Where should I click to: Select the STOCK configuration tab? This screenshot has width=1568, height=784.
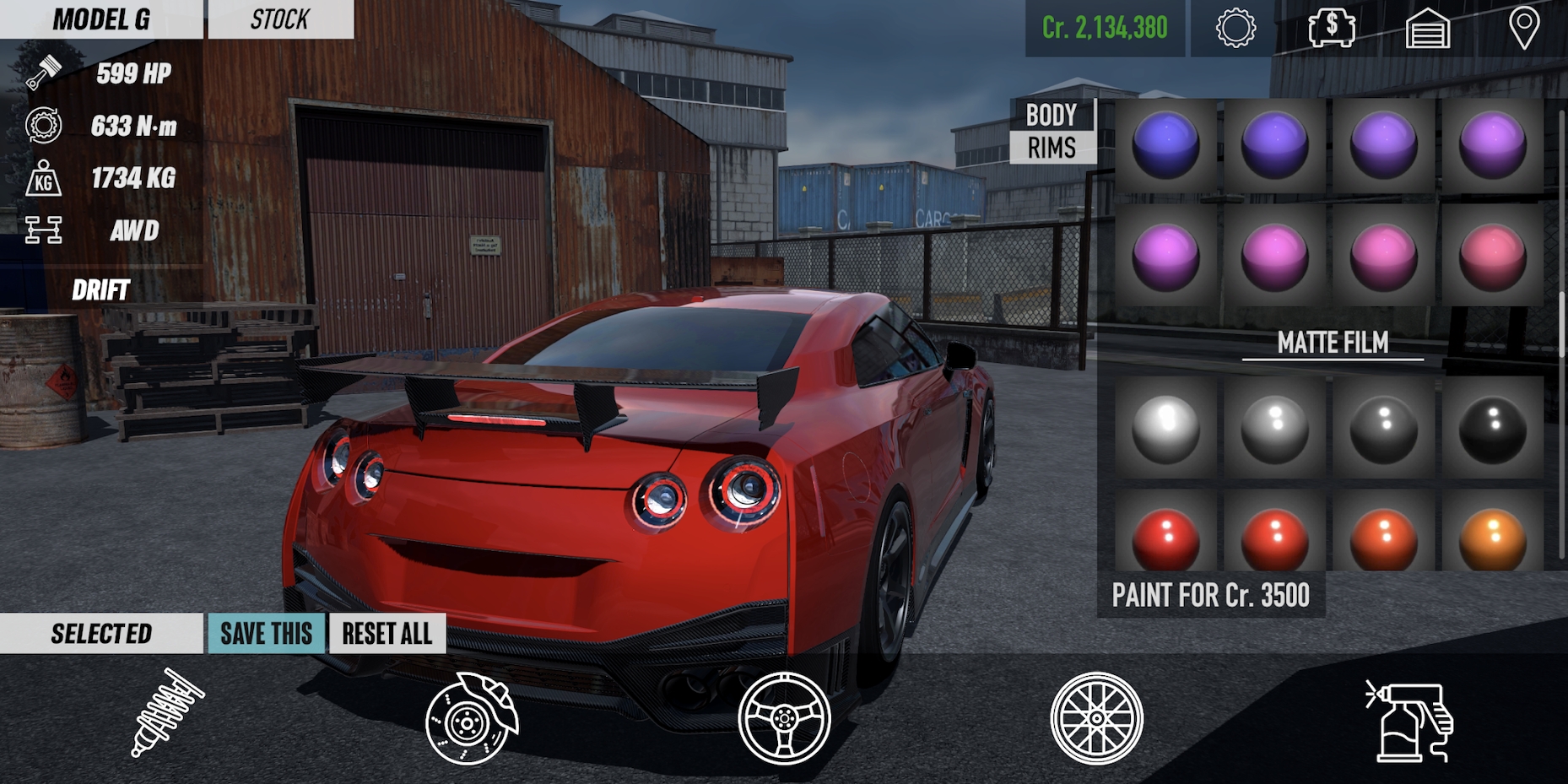pyautogui.click(x=278, y=19)
